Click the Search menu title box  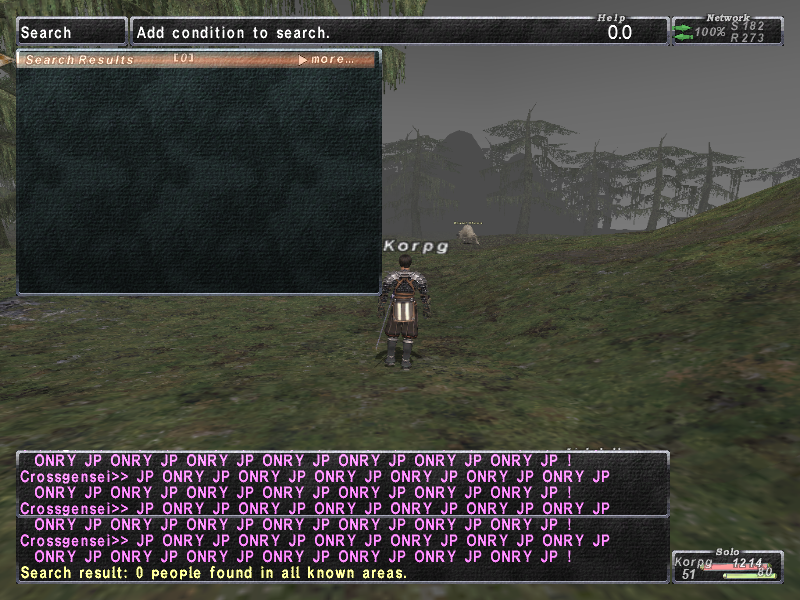pos(72,32)
